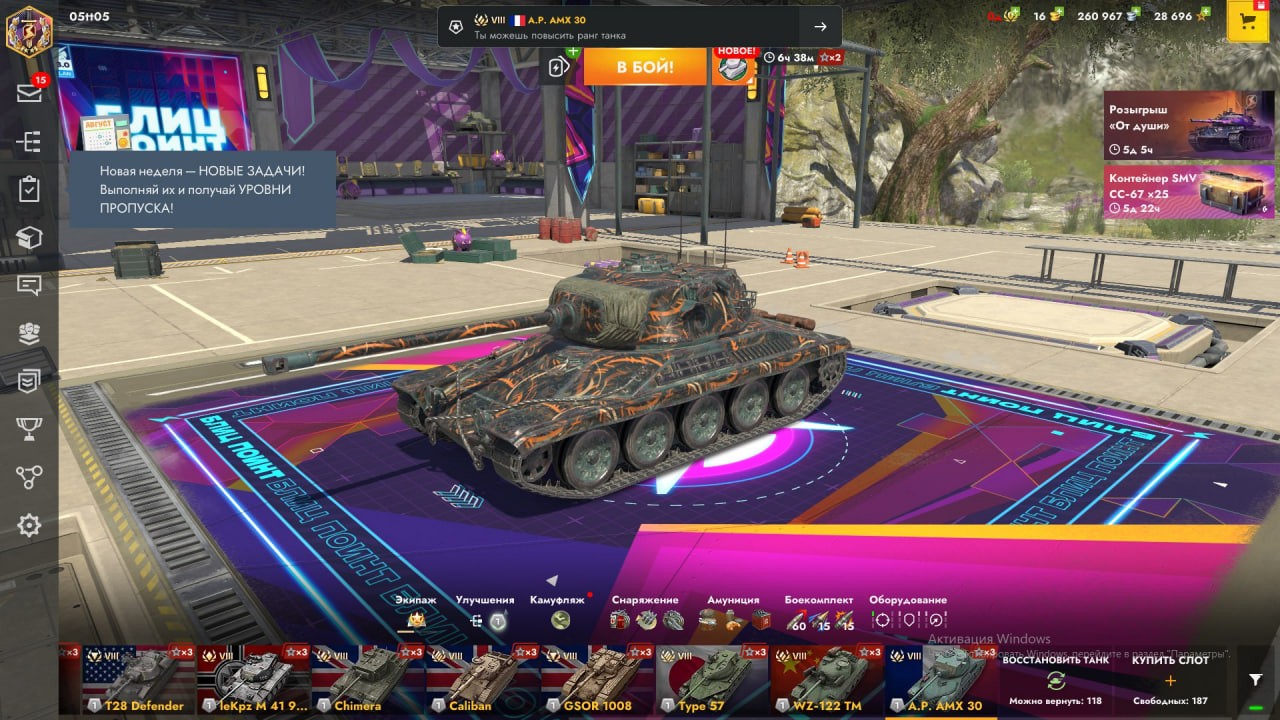This screenshot has height=720, width=1280.
Task: Buy a slot with КУПИТЬ СЛОТ
Action: [x=1170, y=680]
